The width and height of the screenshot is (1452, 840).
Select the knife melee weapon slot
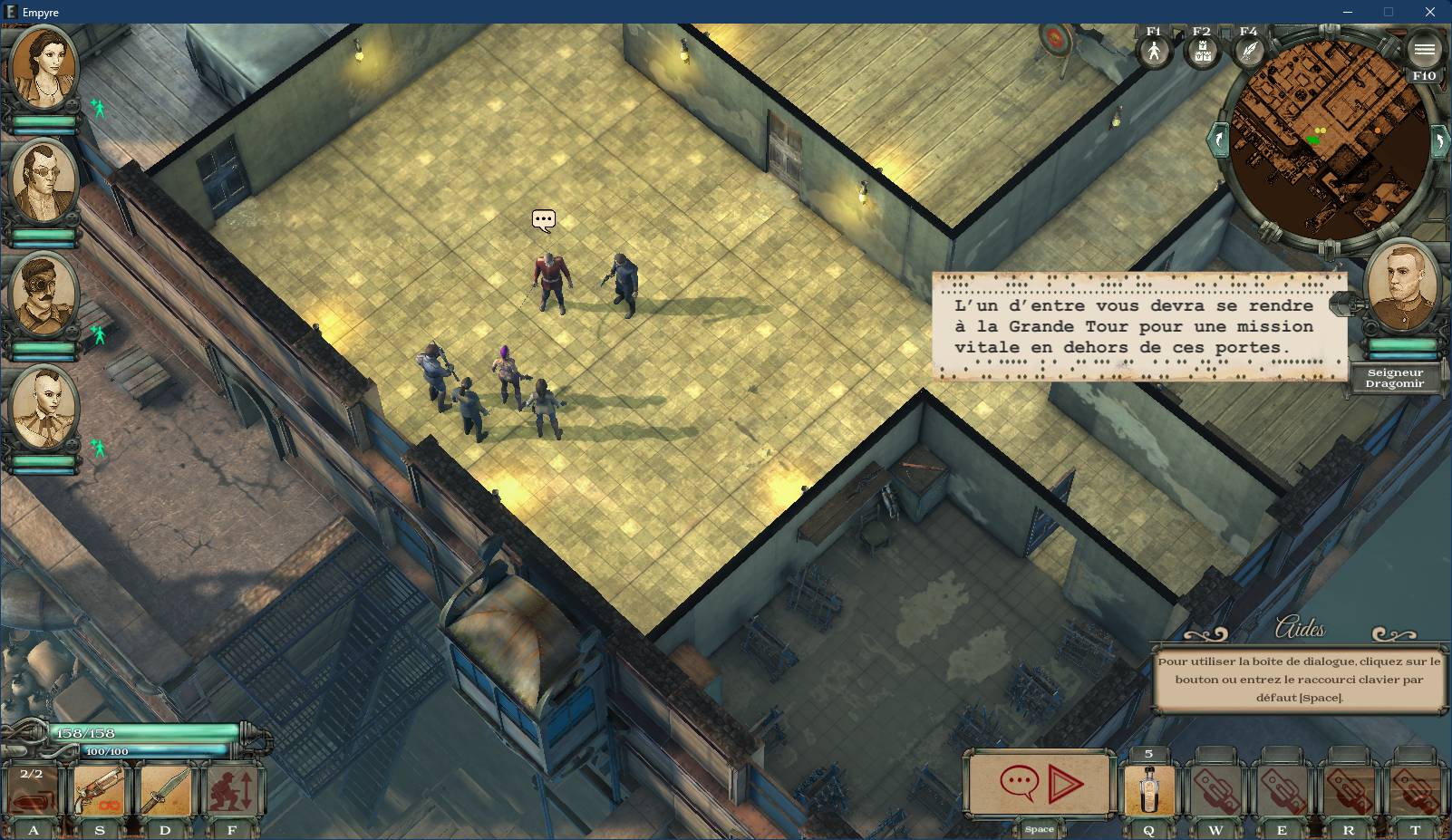coord(166,791)
